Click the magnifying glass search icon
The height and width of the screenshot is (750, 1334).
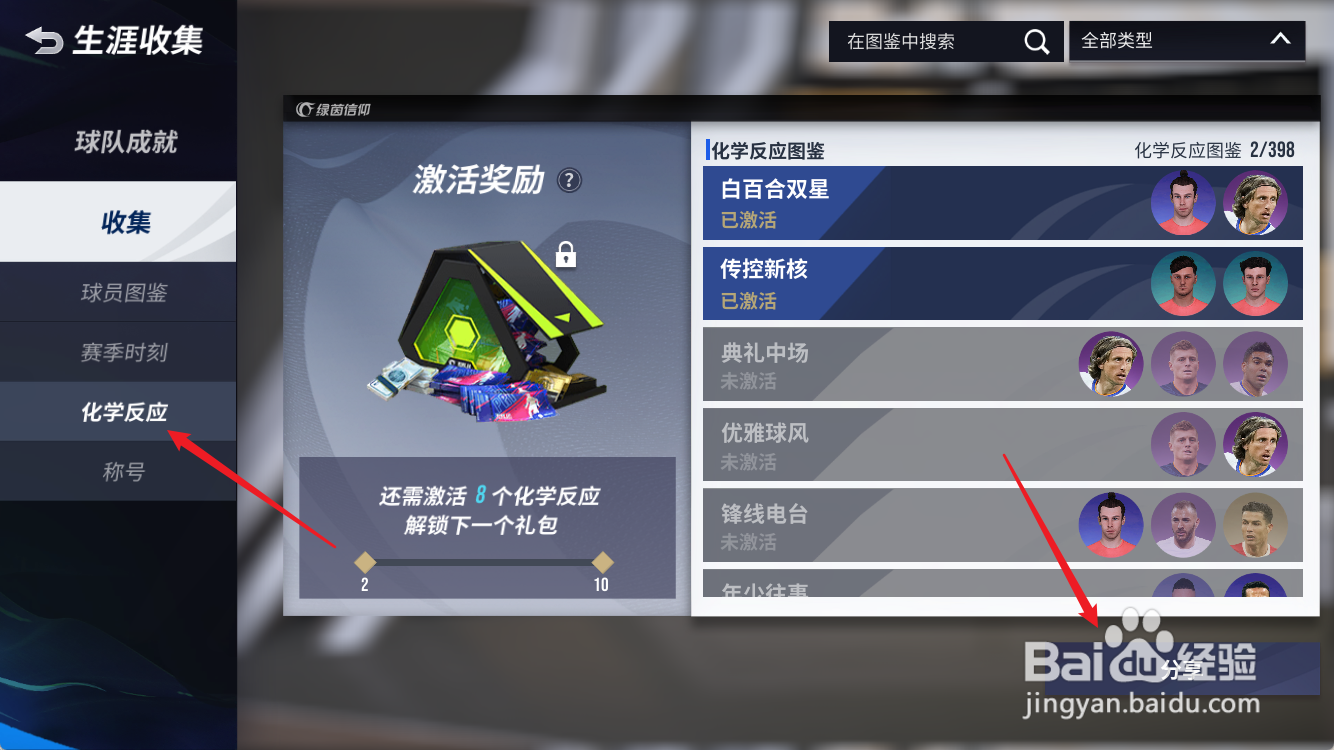coord(1036,41)
